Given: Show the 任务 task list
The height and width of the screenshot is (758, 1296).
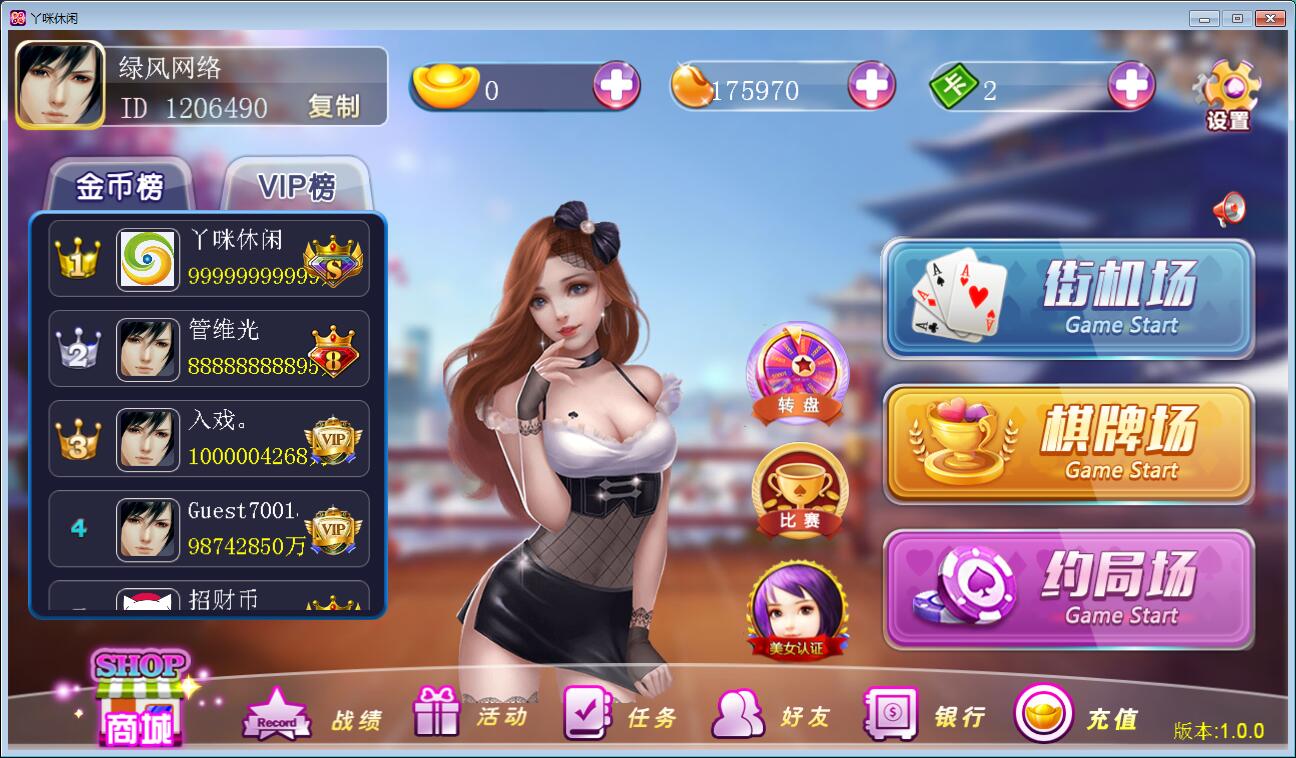Looking at the screenshot, I should [620, 715].
